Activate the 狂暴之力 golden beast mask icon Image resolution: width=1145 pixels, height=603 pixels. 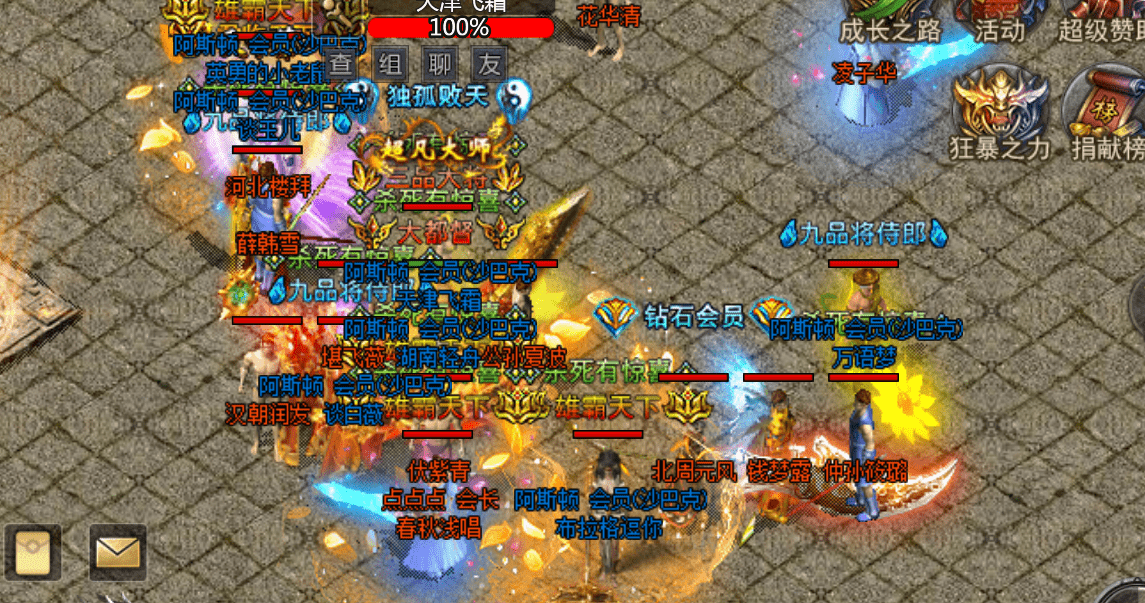1000,110
